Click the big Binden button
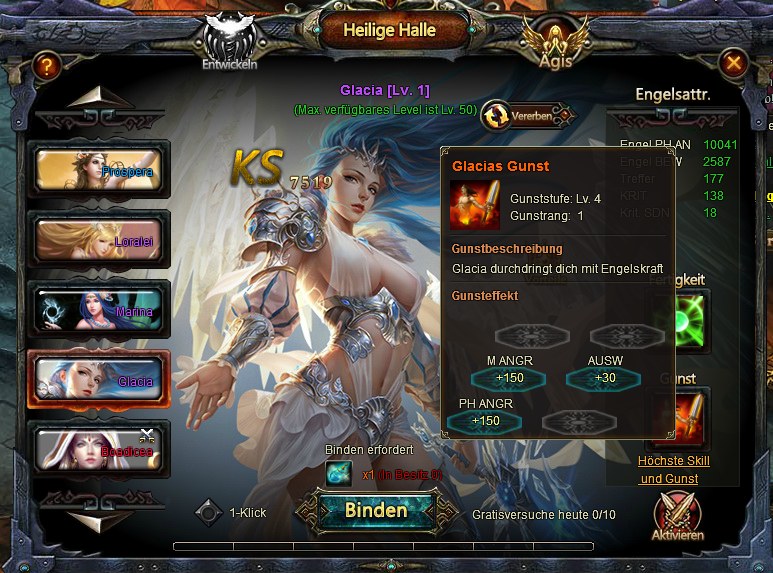This screenshot has width=773, height=573. 376,510
